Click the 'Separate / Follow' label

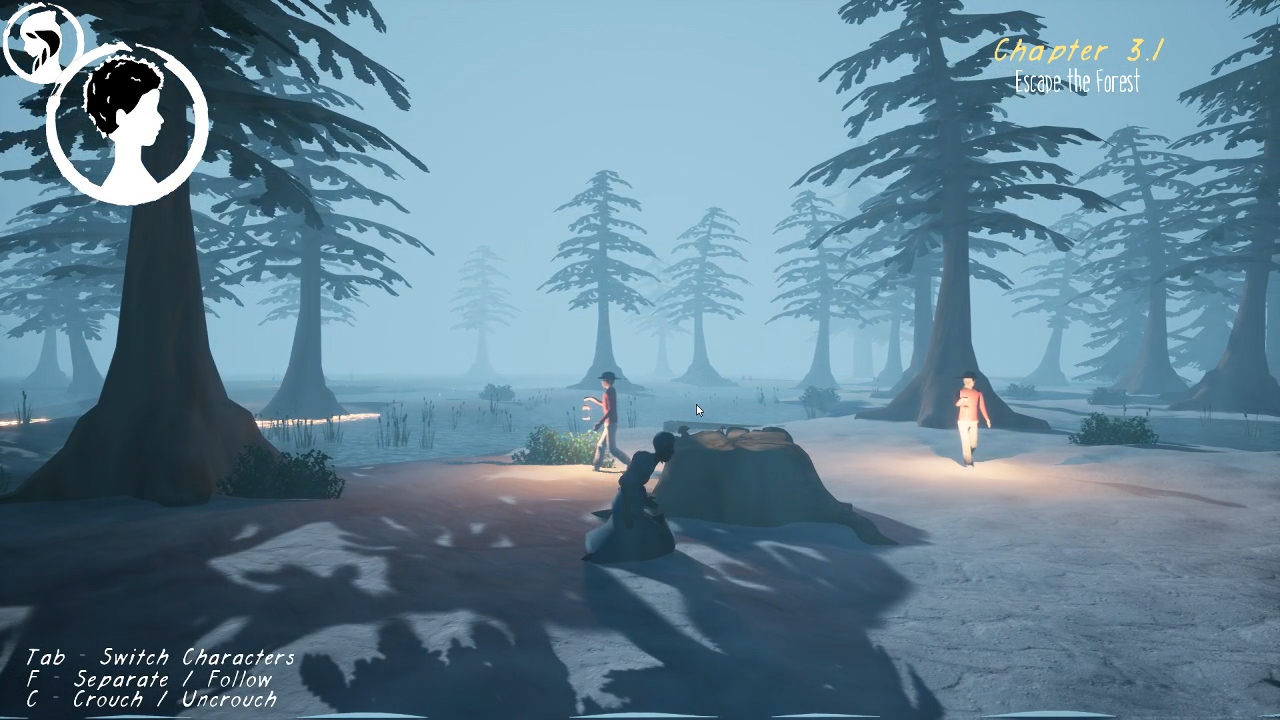(175, 678)
